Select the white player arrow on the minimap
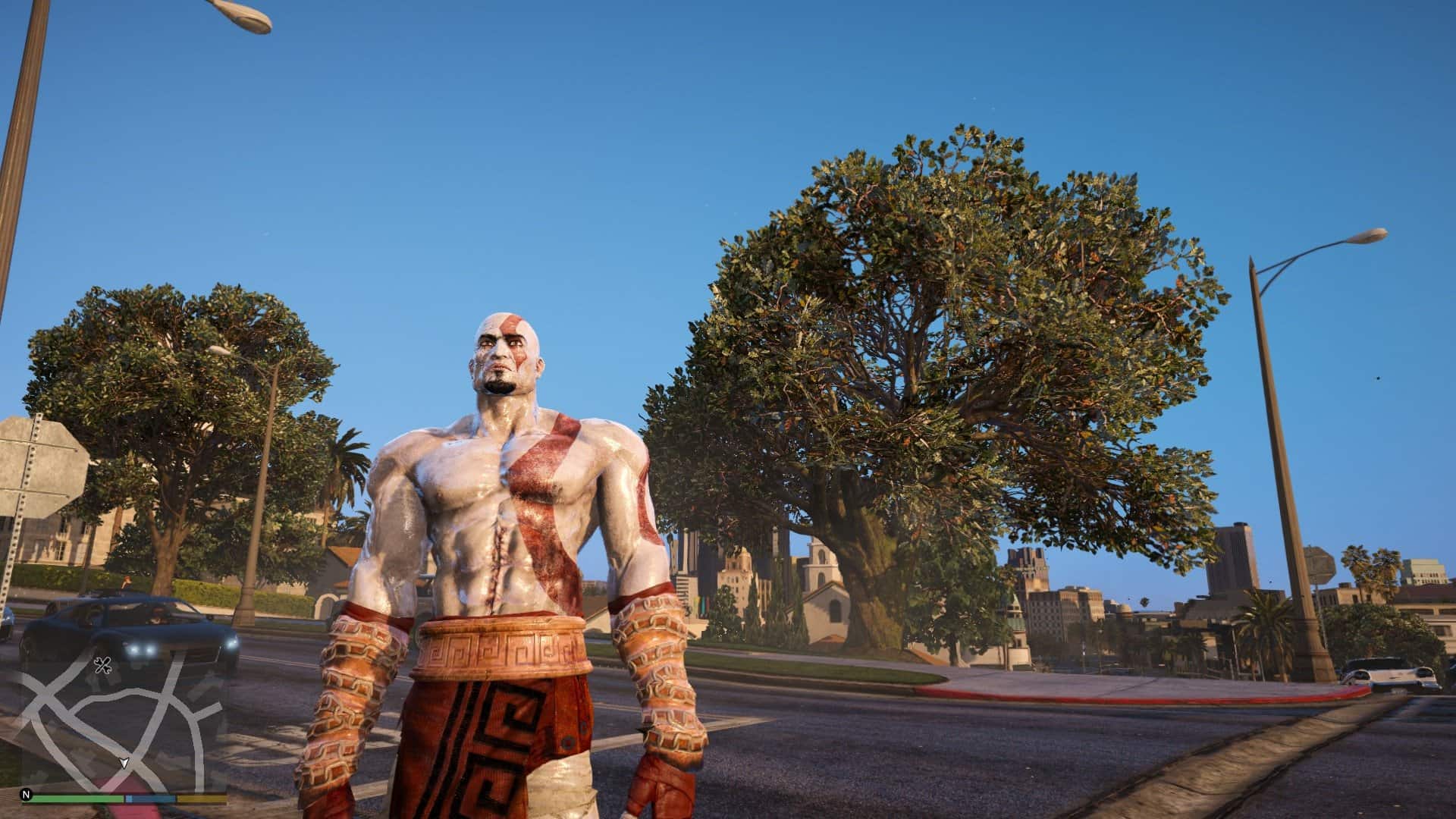Image resolution: width=1456 pixels, height=819 pixels. tap(124, 764)
